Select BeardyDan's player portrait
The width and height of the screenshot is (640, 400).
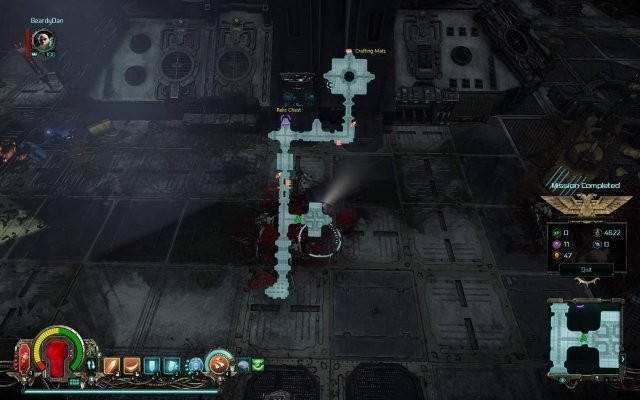pyautogui.click(x=42, y=40)
